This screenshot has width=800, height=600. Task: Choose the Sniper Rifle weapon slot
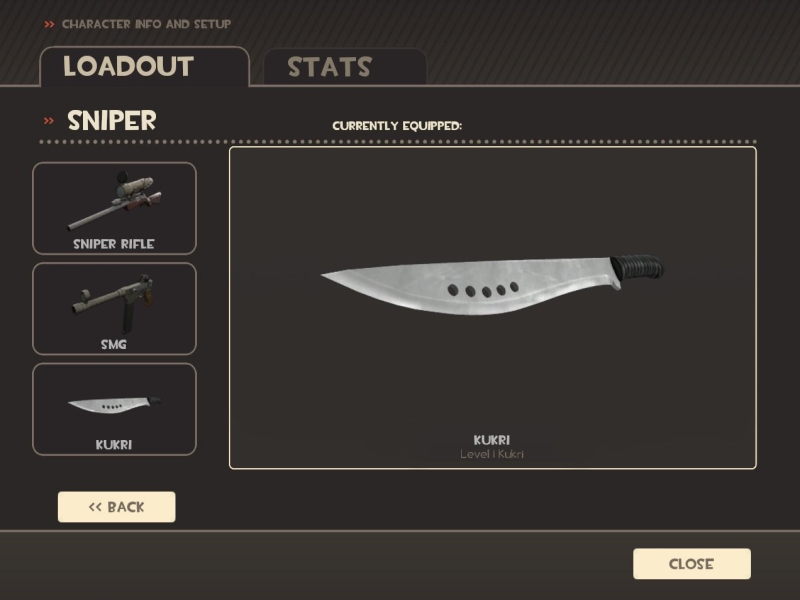[114, 208]
